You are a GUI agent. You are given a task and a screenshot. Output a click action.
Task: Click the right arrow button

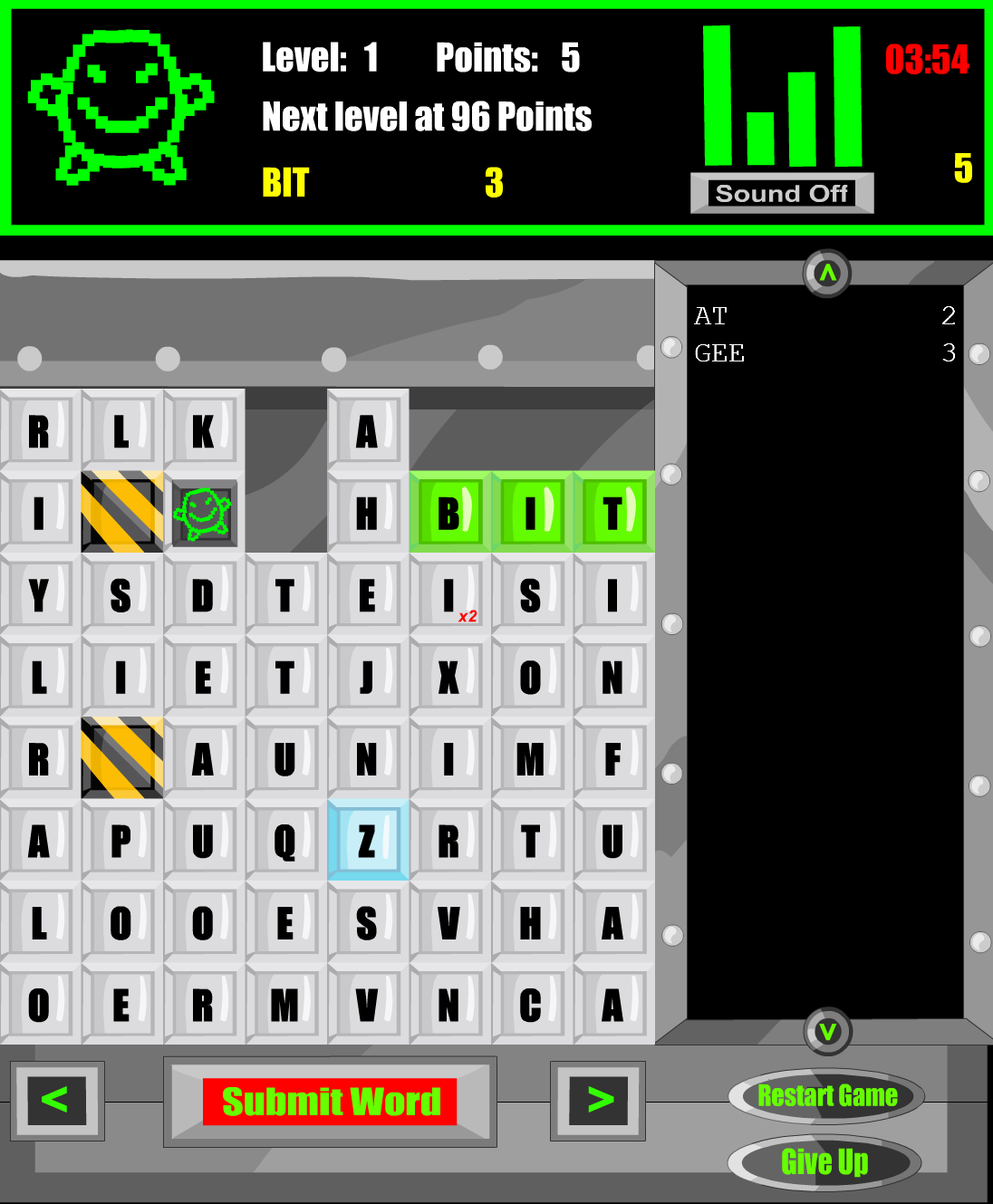(598, 1101)
